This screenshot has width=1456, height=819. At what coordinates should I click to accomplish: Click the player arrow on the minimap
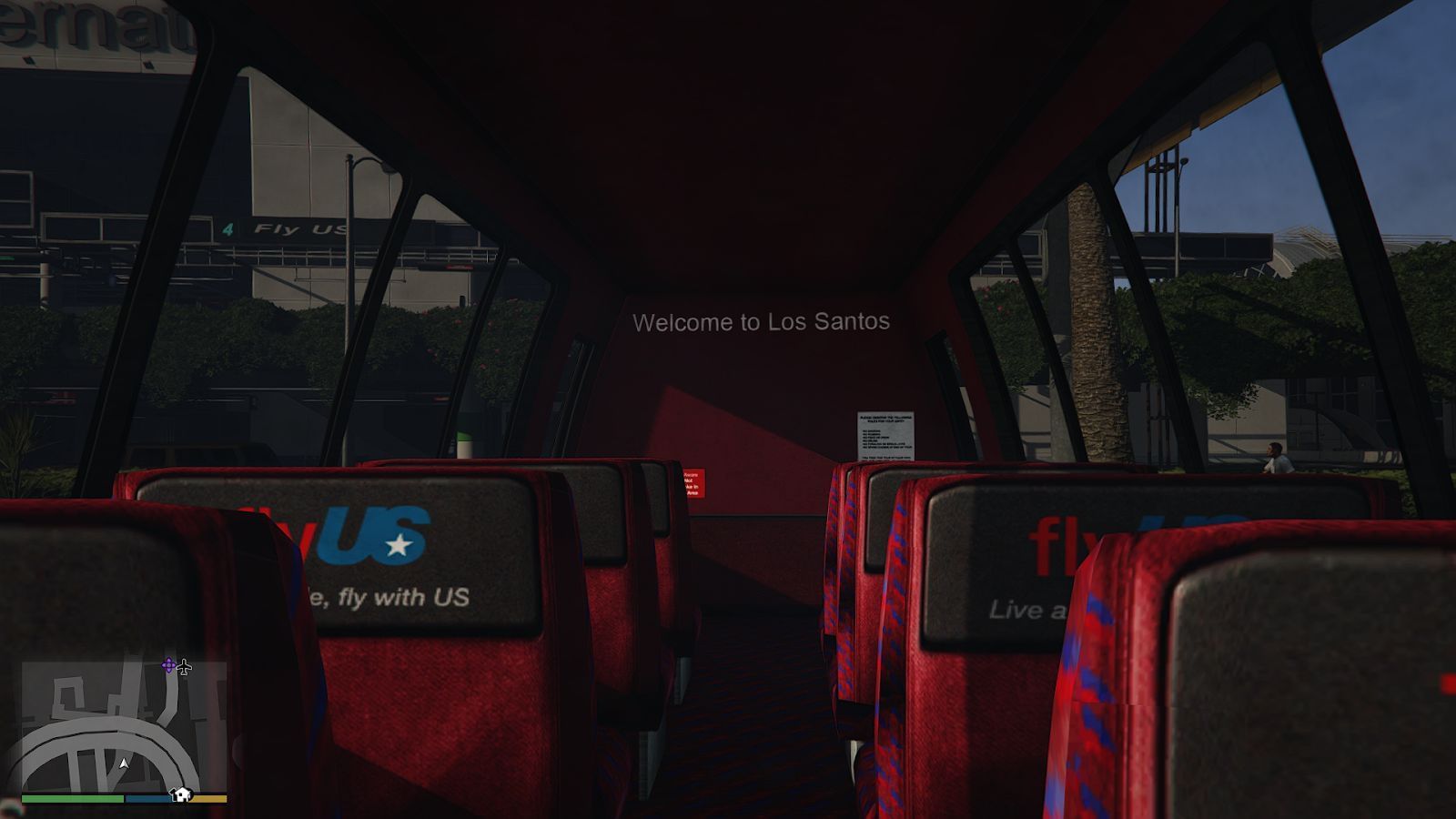tap(125, 763)
